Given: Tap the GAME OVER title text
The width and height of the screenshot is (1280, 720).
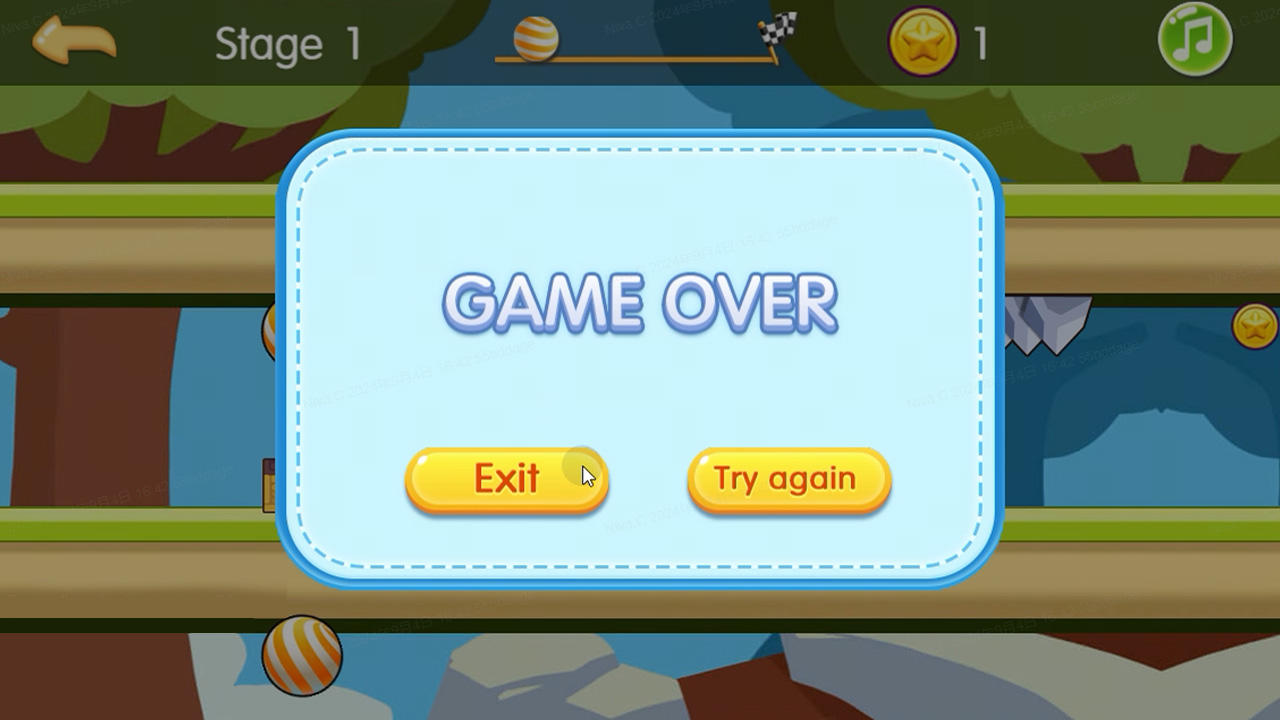Looking at the screenshot, I should point(640,303).
